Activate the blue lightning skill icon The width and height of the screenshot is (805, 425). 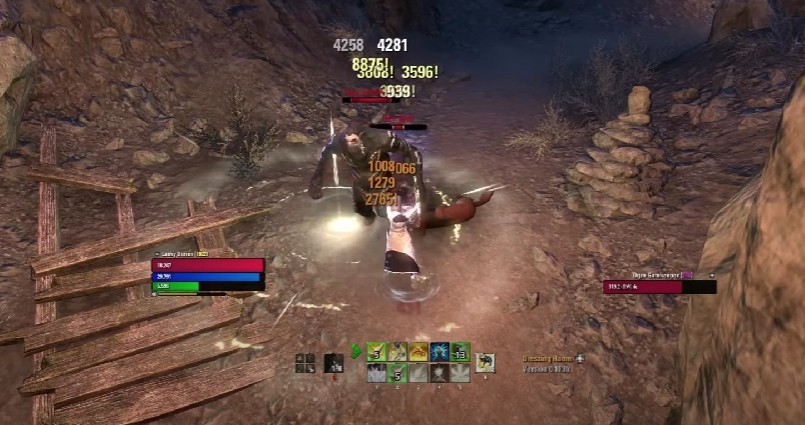(439, 352)
